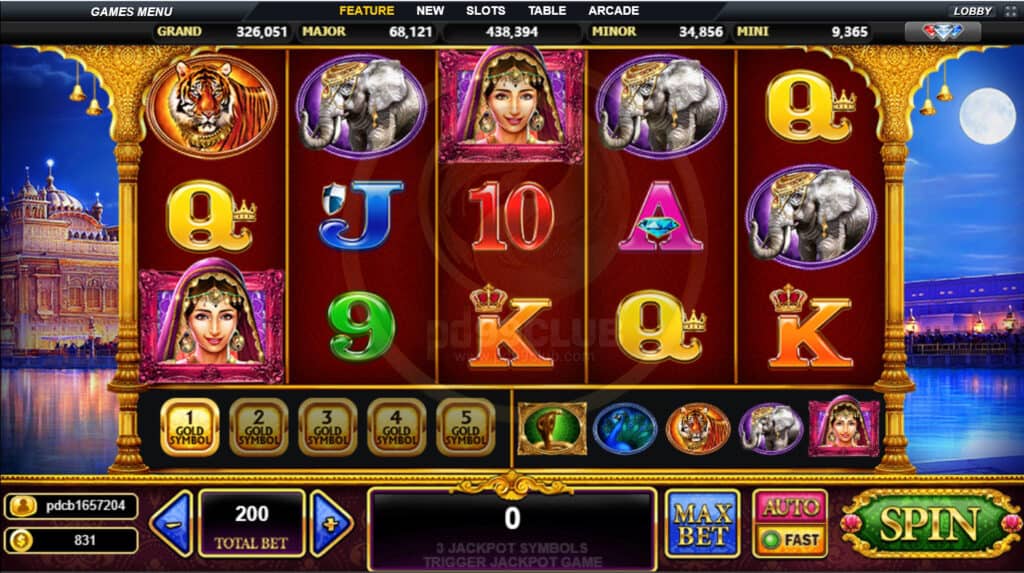This screenshot has height=573, width=1024.
Task: Switch to the New games tab
Action: coord(430,11)
